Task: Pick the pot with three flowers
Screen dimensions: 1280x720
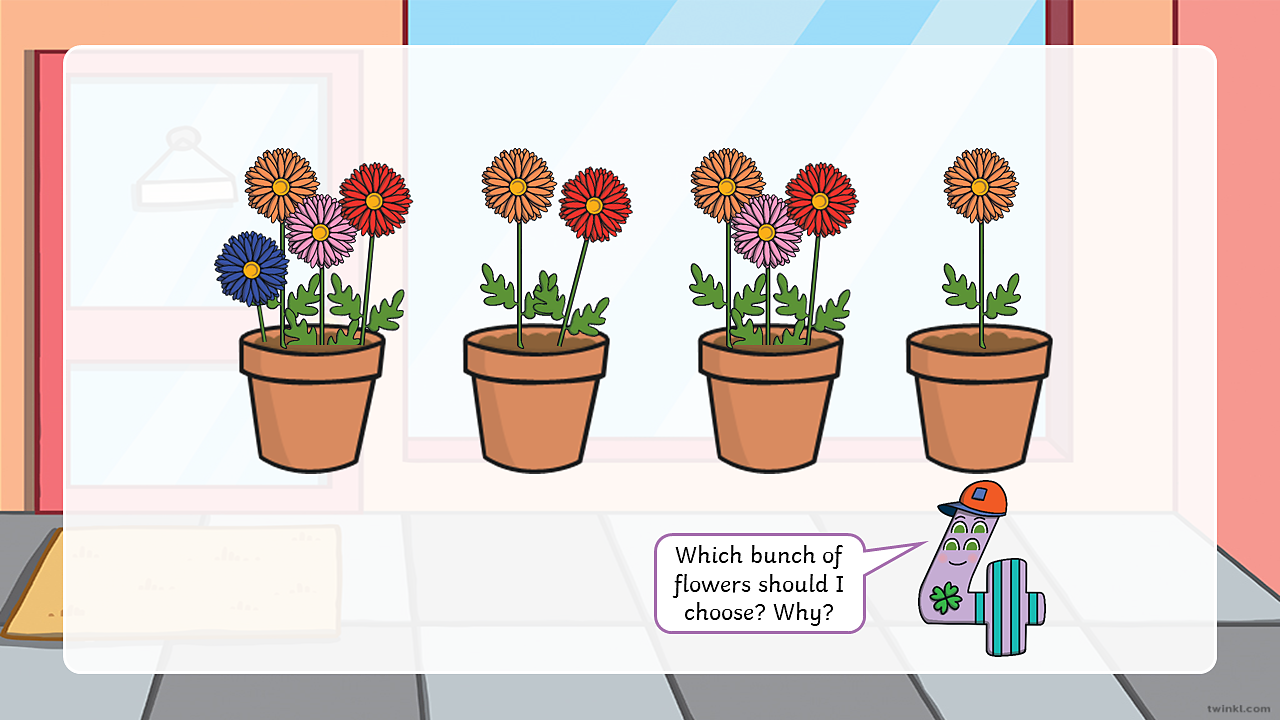Action: (x=771, y=400)
